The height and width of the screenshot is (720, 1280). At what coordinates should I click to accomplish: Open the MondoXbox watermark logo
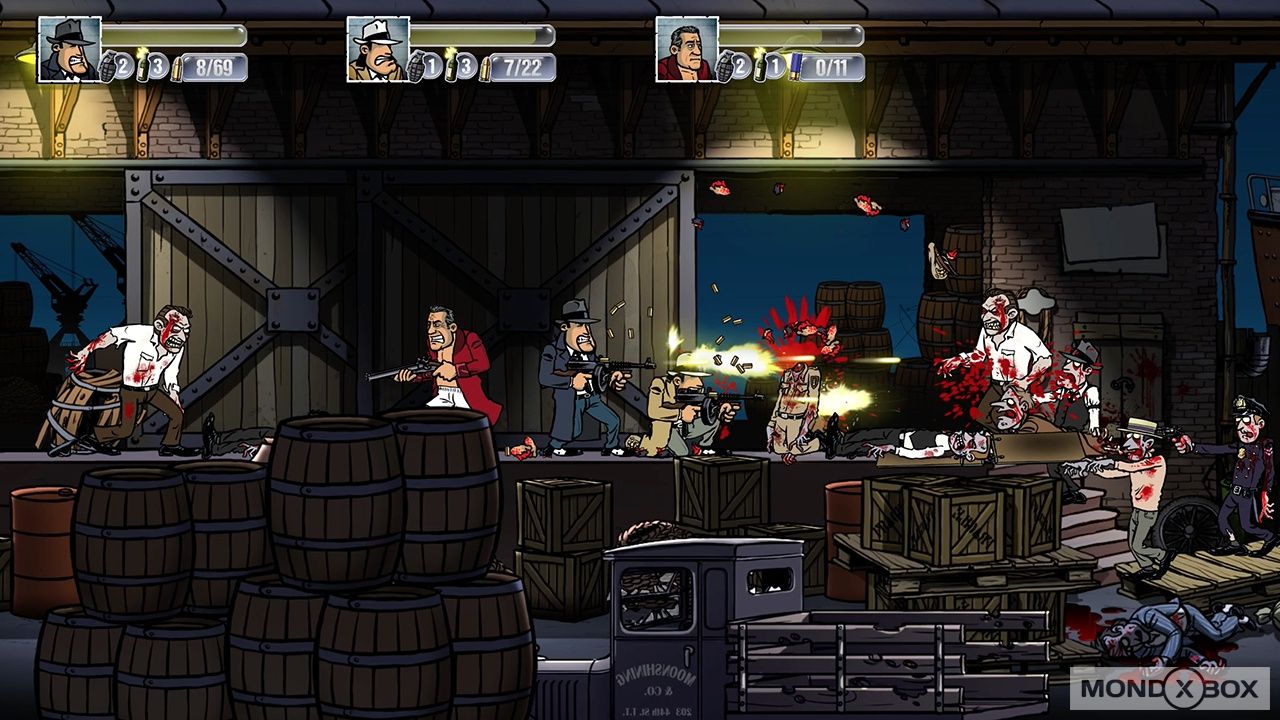(x=1169, y=688)
